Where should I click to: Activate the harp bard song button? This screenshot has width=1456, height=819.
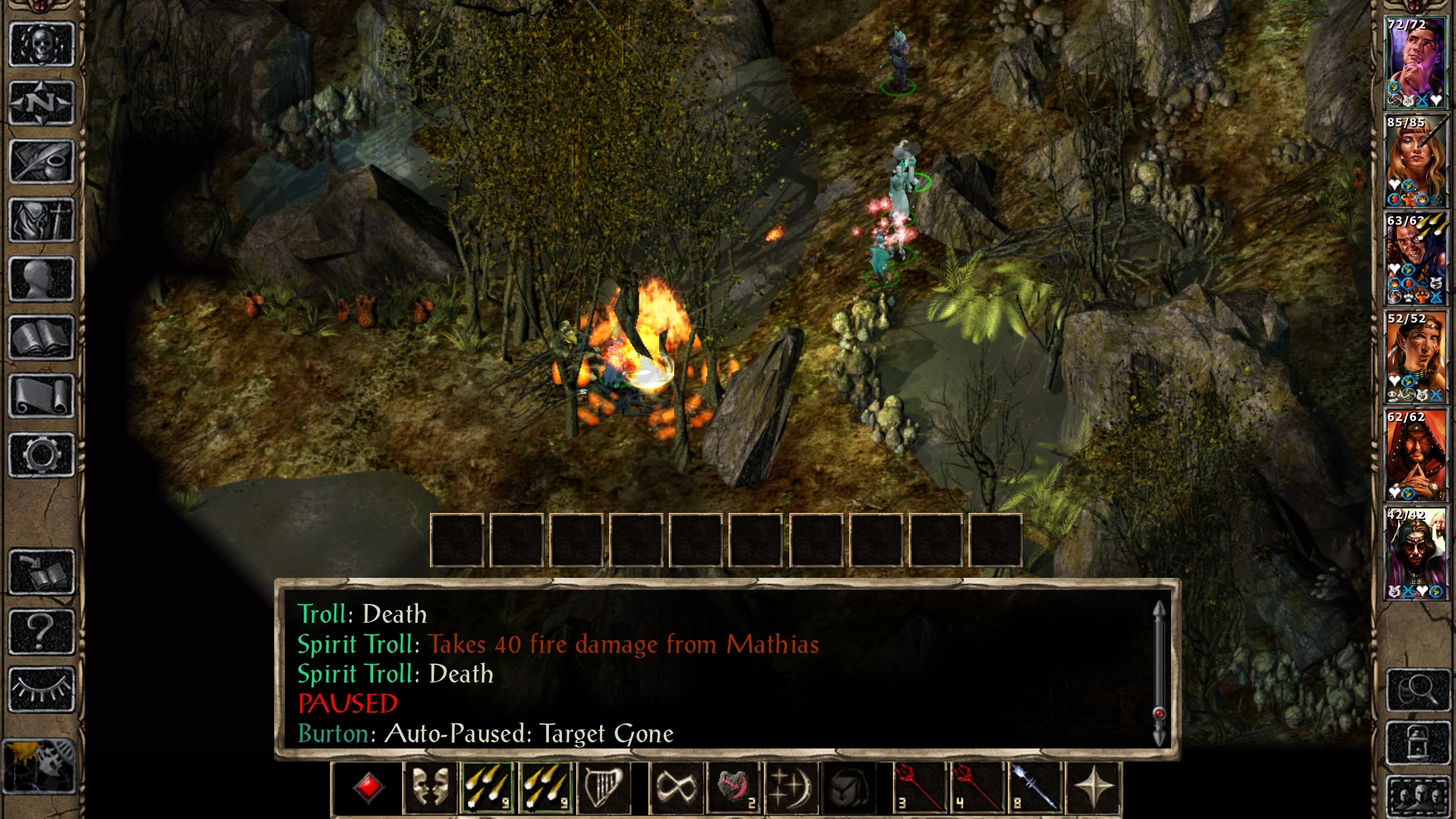[x=604, y=788]
